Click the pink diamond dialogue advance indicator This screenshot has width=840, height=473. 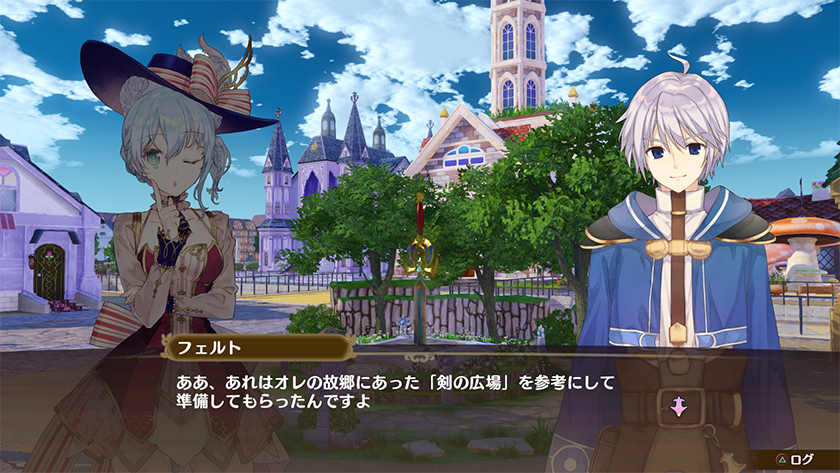(x=678, y=407)
